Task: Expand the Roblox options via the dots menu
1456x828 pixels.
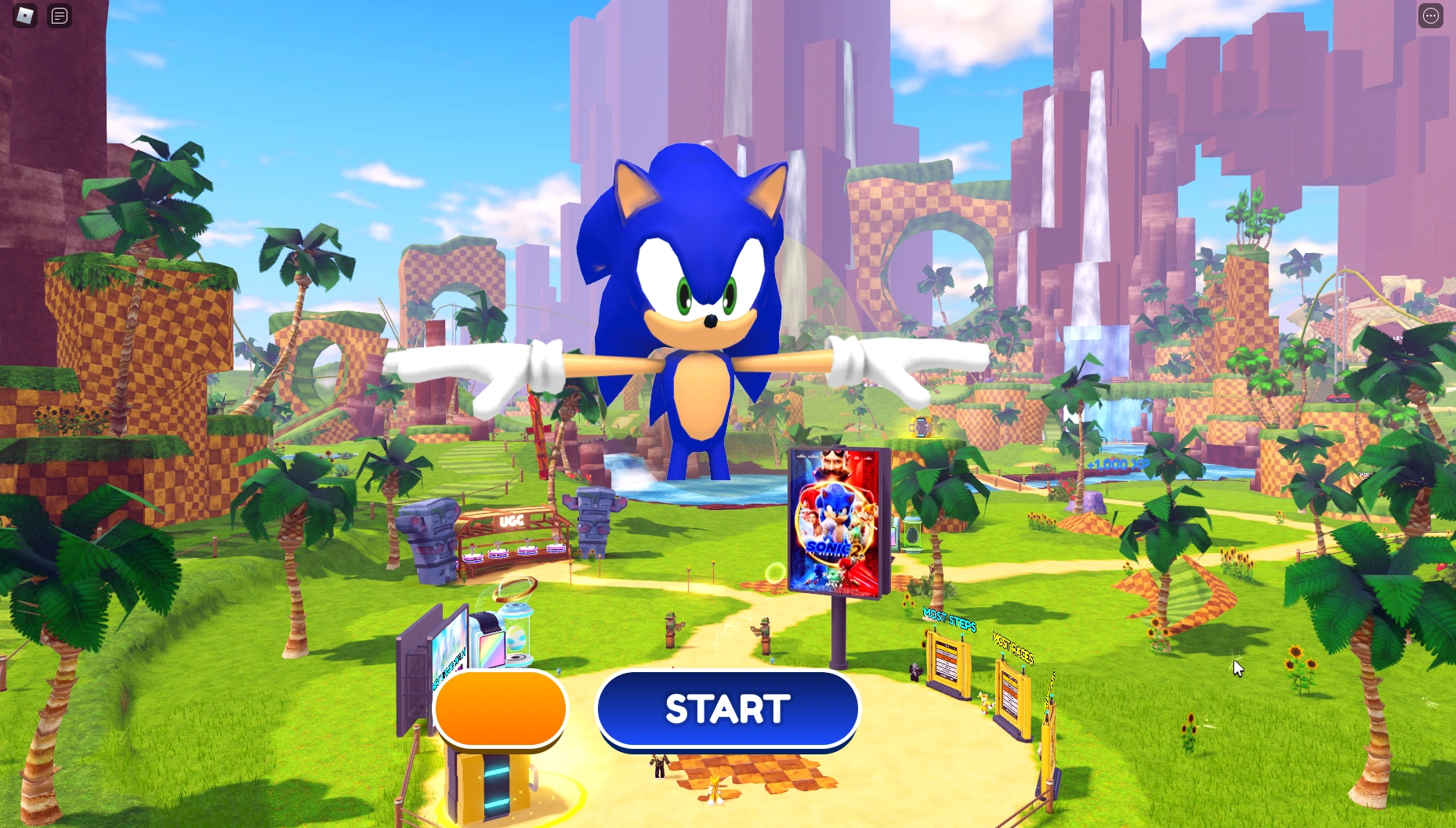Action: (1431, 16)
